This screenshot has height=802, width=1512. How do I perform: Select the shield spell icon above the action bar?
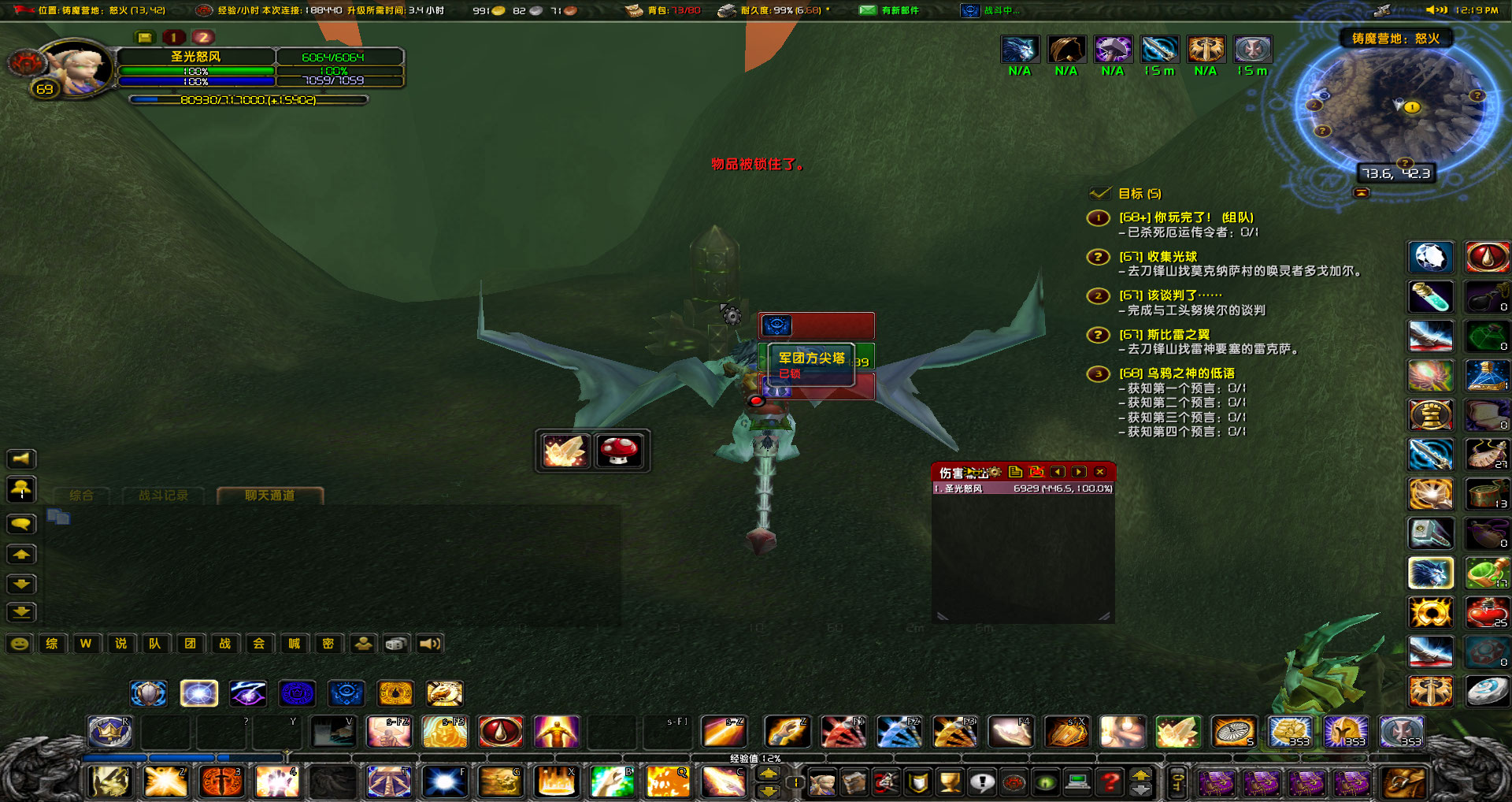pos(149,692)
